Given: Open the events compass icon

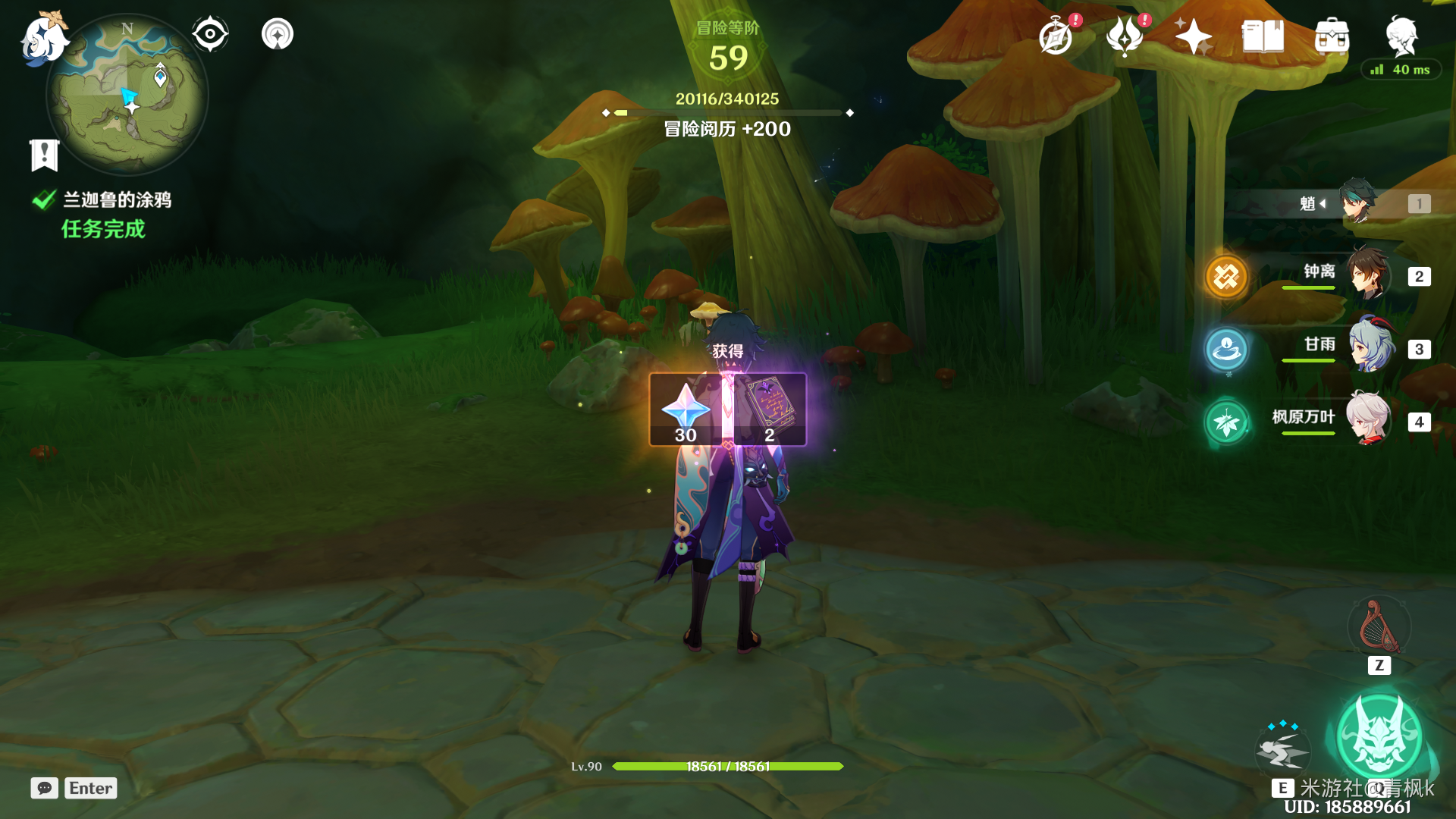Looking at the screenshot, I should [x=1056, y=36].
